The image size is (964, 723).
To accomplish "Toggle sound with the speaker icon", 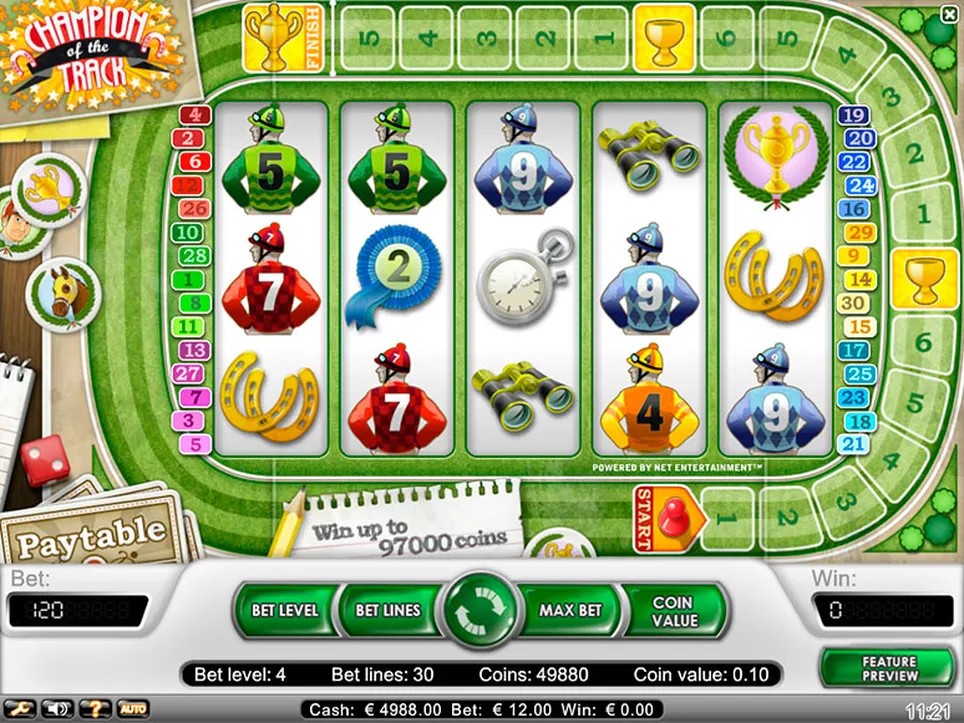I will tap(55, 709).
